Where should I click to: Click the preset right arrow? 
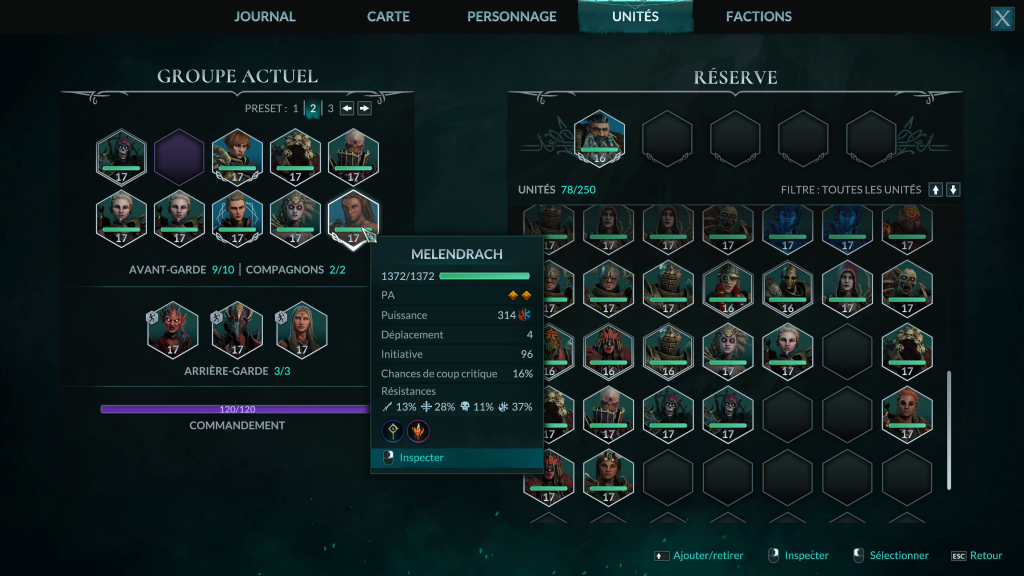pos(364,108)
